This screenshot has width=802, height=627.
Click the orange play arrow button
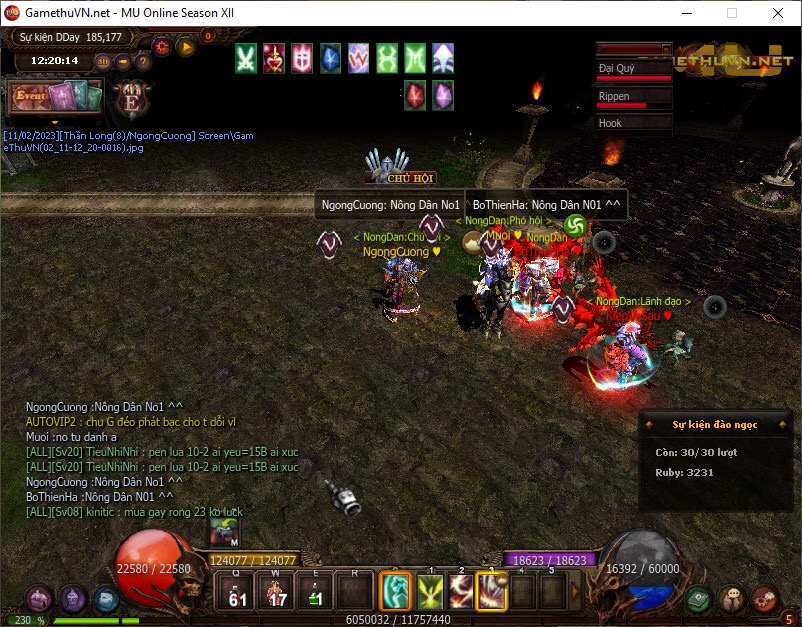(x=185, y=46)
